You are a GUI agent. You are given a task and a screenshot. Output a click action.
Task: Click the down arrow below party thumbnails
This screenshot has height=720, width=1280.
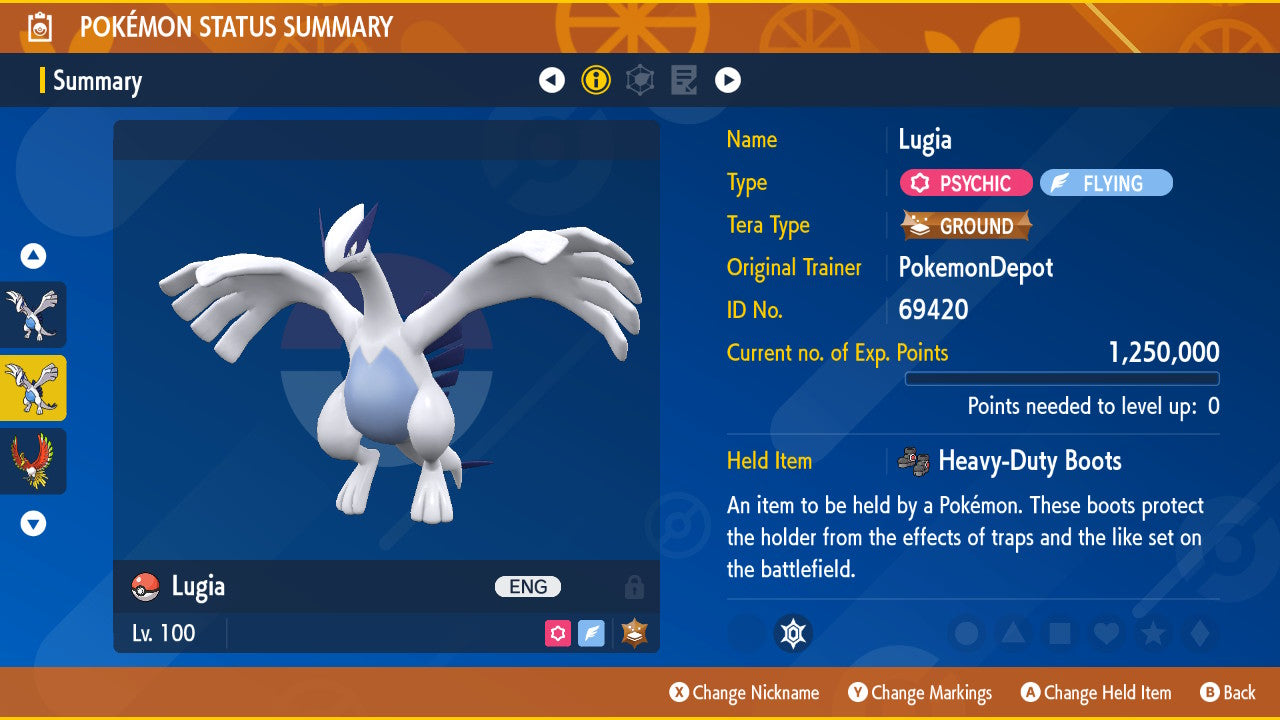pos(33,523)
